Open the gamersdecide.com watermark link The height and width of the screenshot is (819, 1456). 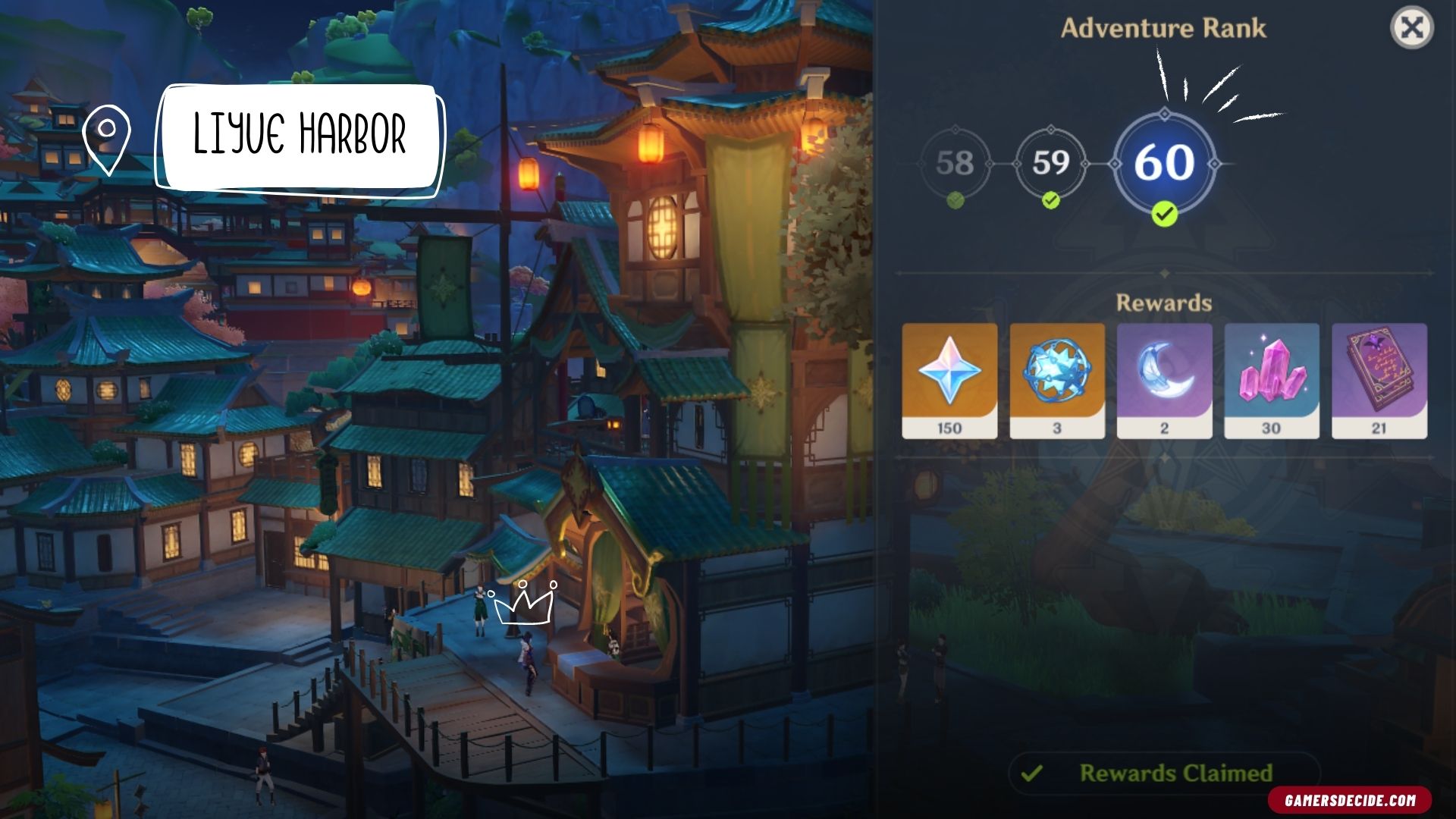(x=1350, y=800)
